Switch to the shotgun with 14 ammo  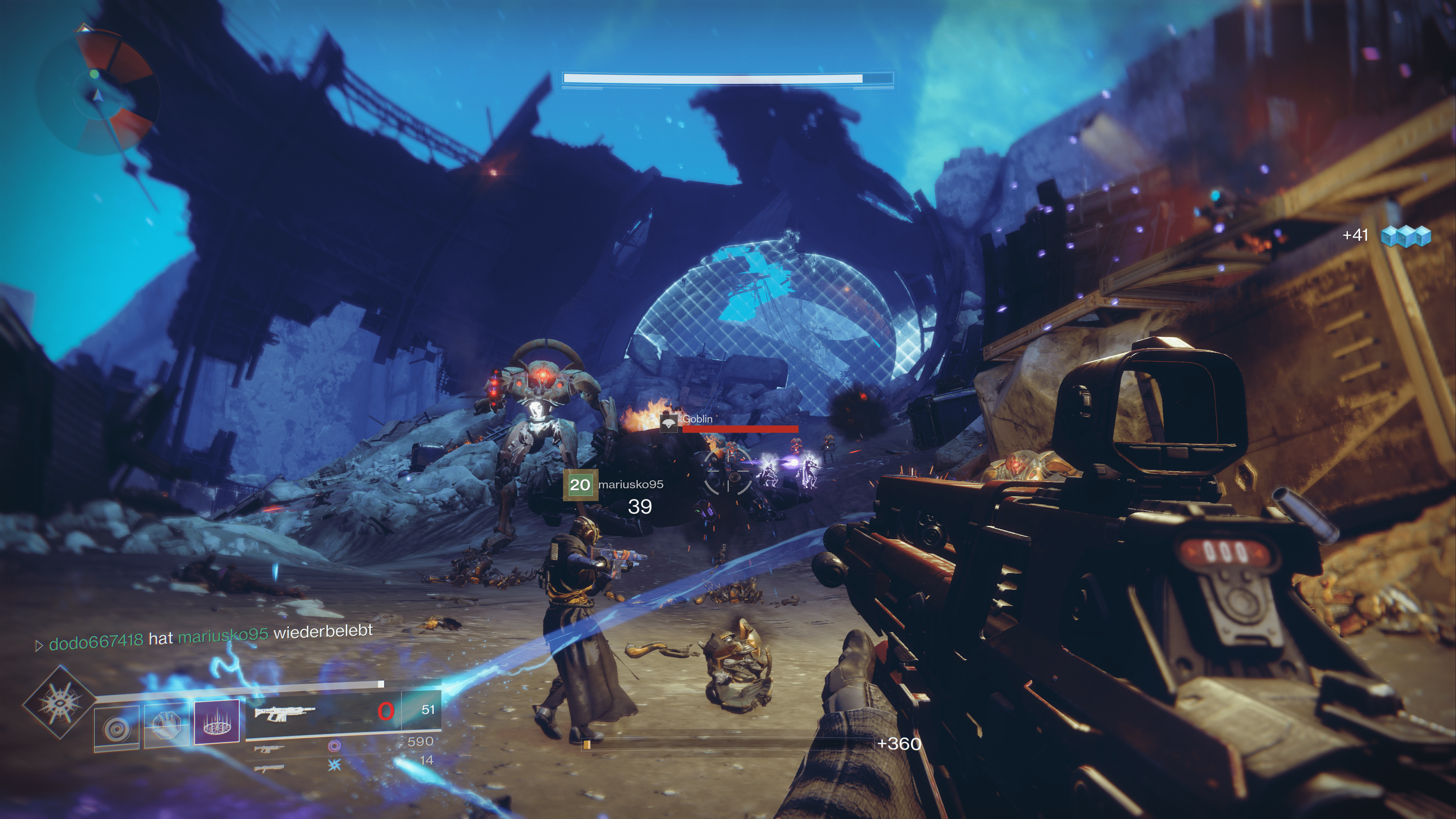tap(269, 768)
